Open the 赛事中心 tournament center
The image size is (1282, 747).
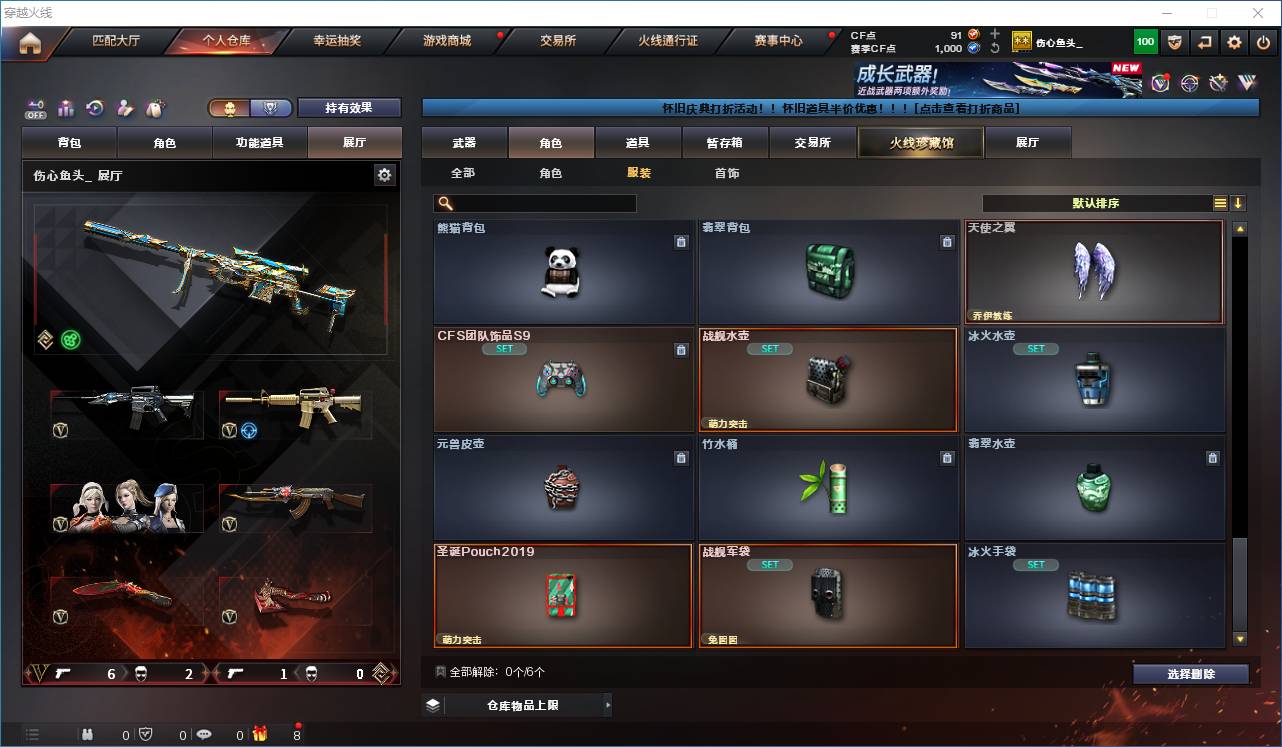778,41
